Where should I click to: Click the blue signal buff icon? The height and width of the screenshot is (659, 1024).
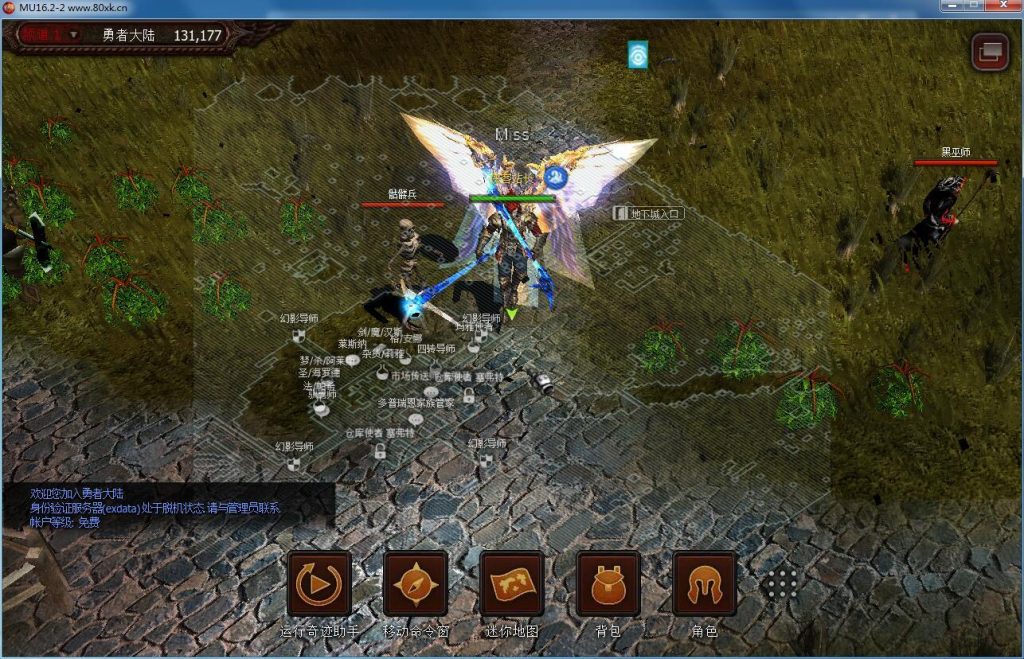point(638,54)
